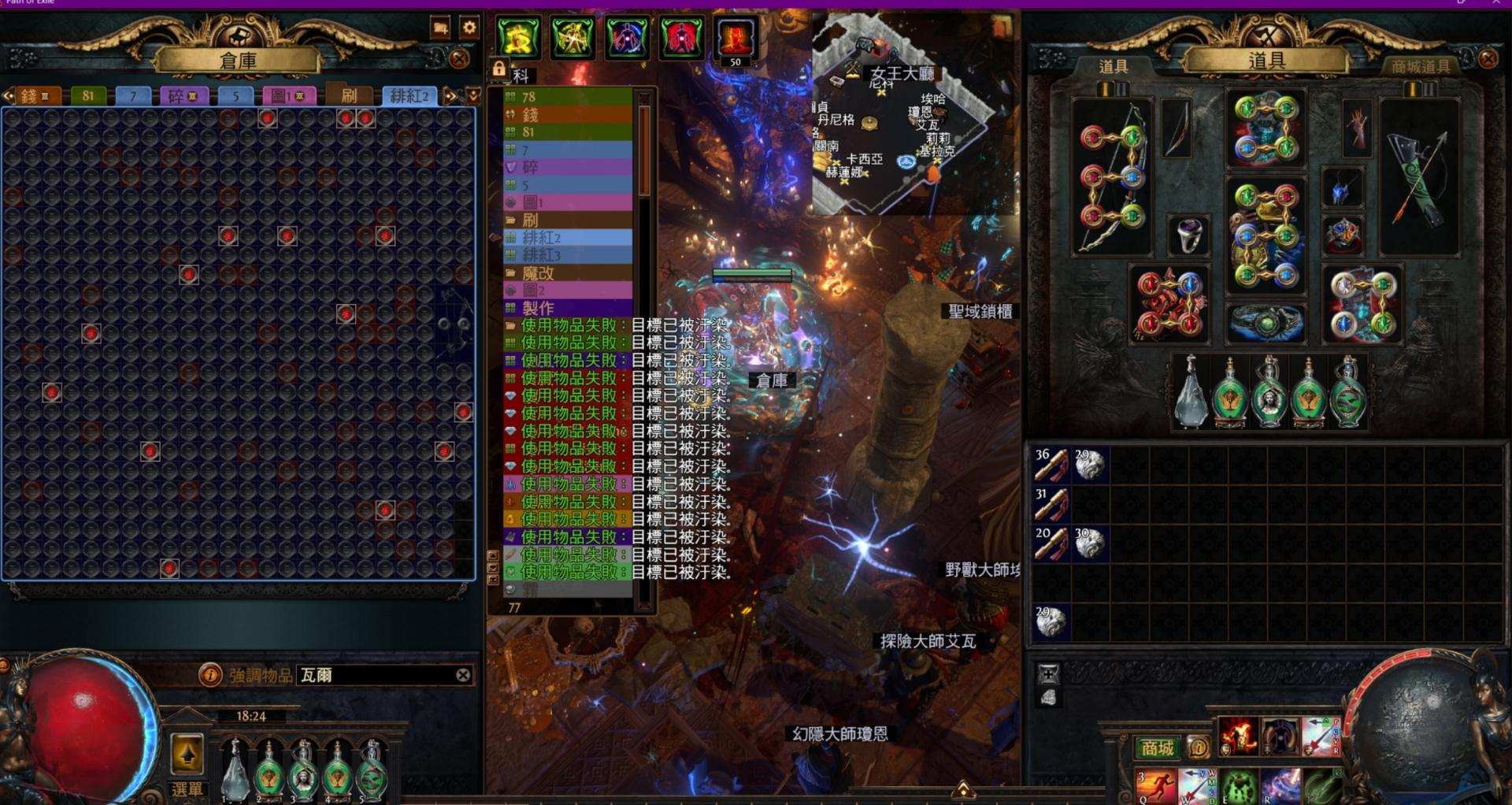Open the settings gear above the stash
This screenshot has height=805, width=1512.
pos(469,26)
